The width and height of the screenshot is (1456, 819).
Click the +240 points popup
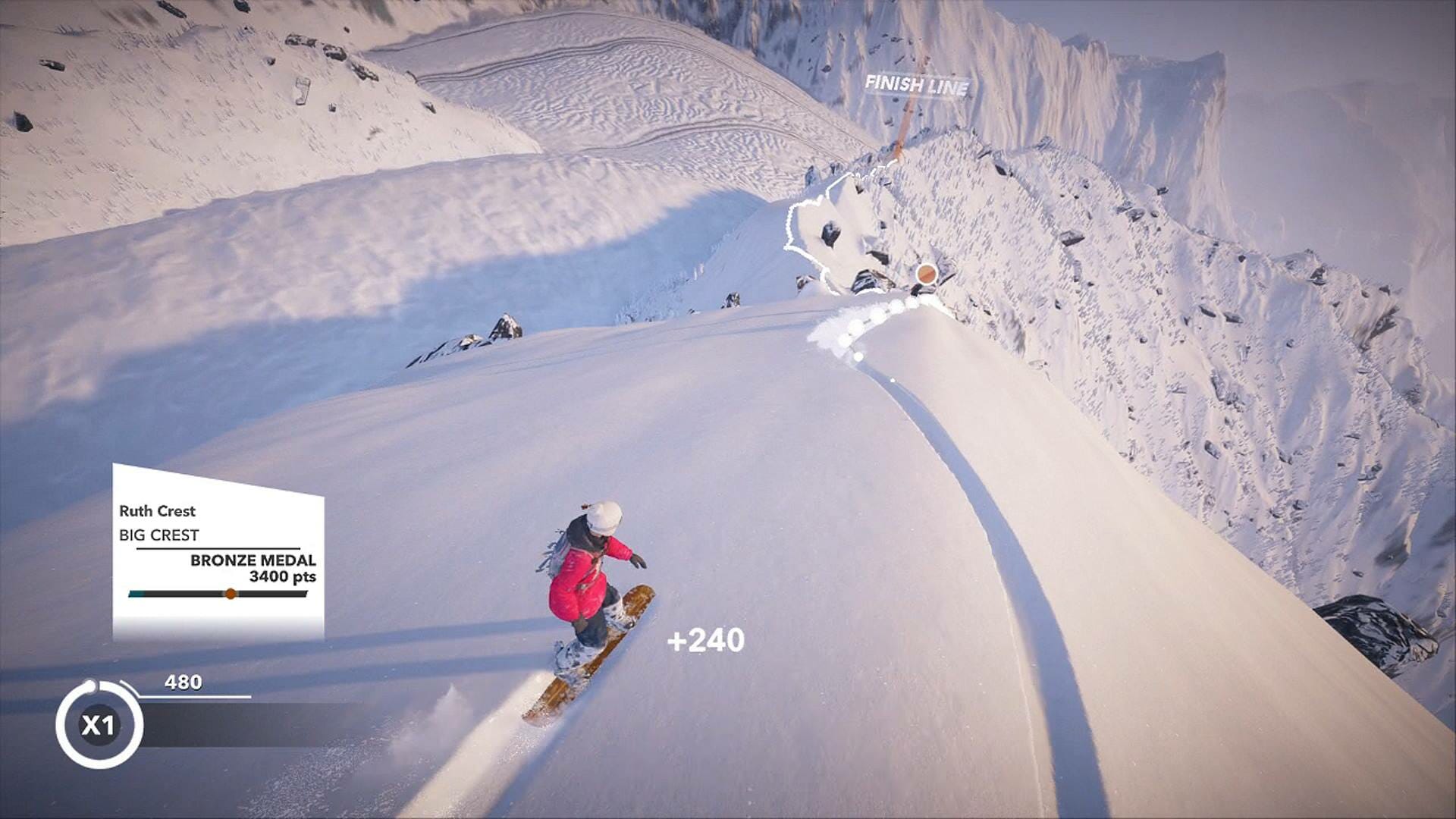coord(708,641)
